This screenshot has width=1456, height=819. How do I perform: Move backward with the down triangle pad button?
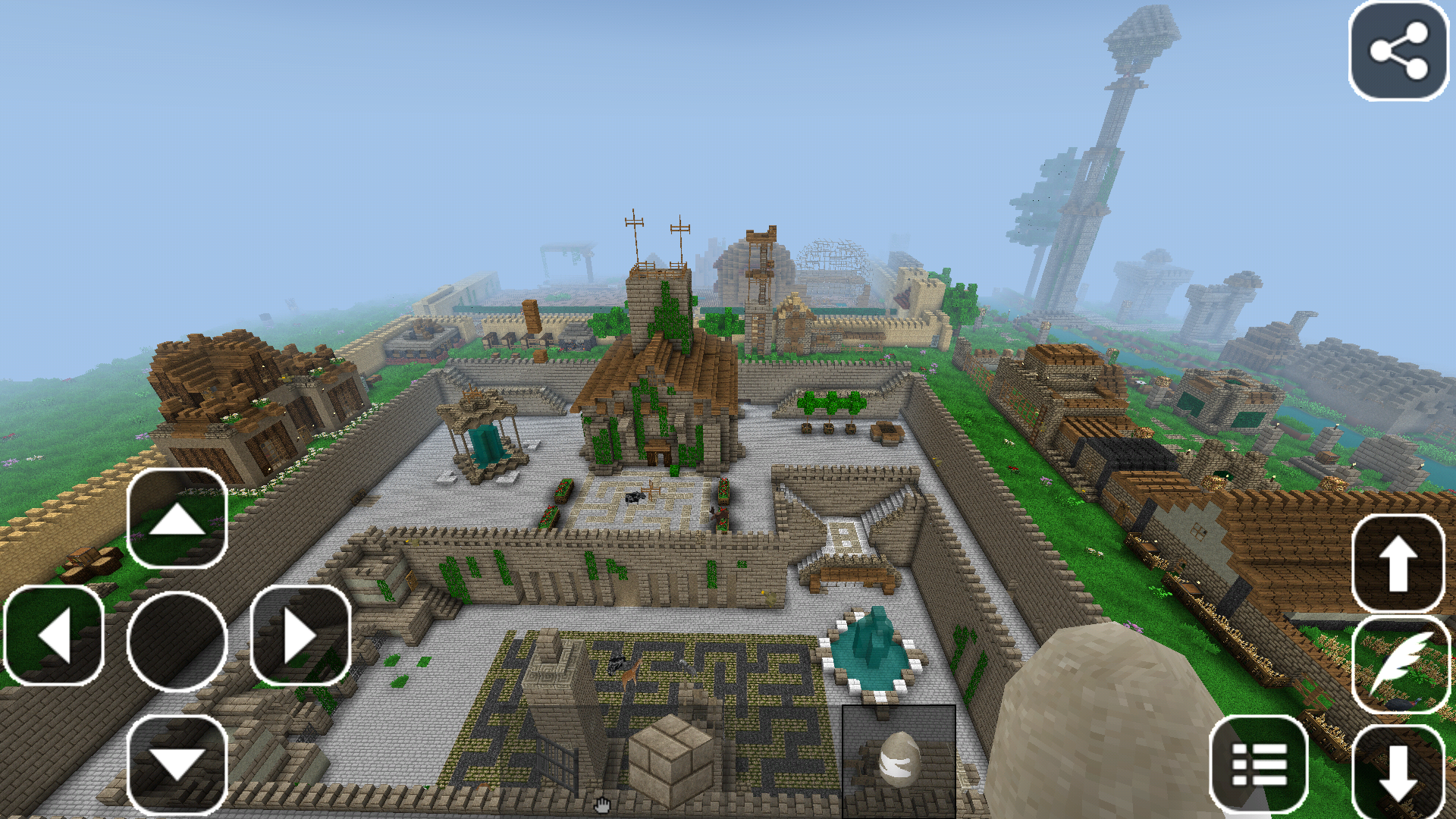coord(177,763)
